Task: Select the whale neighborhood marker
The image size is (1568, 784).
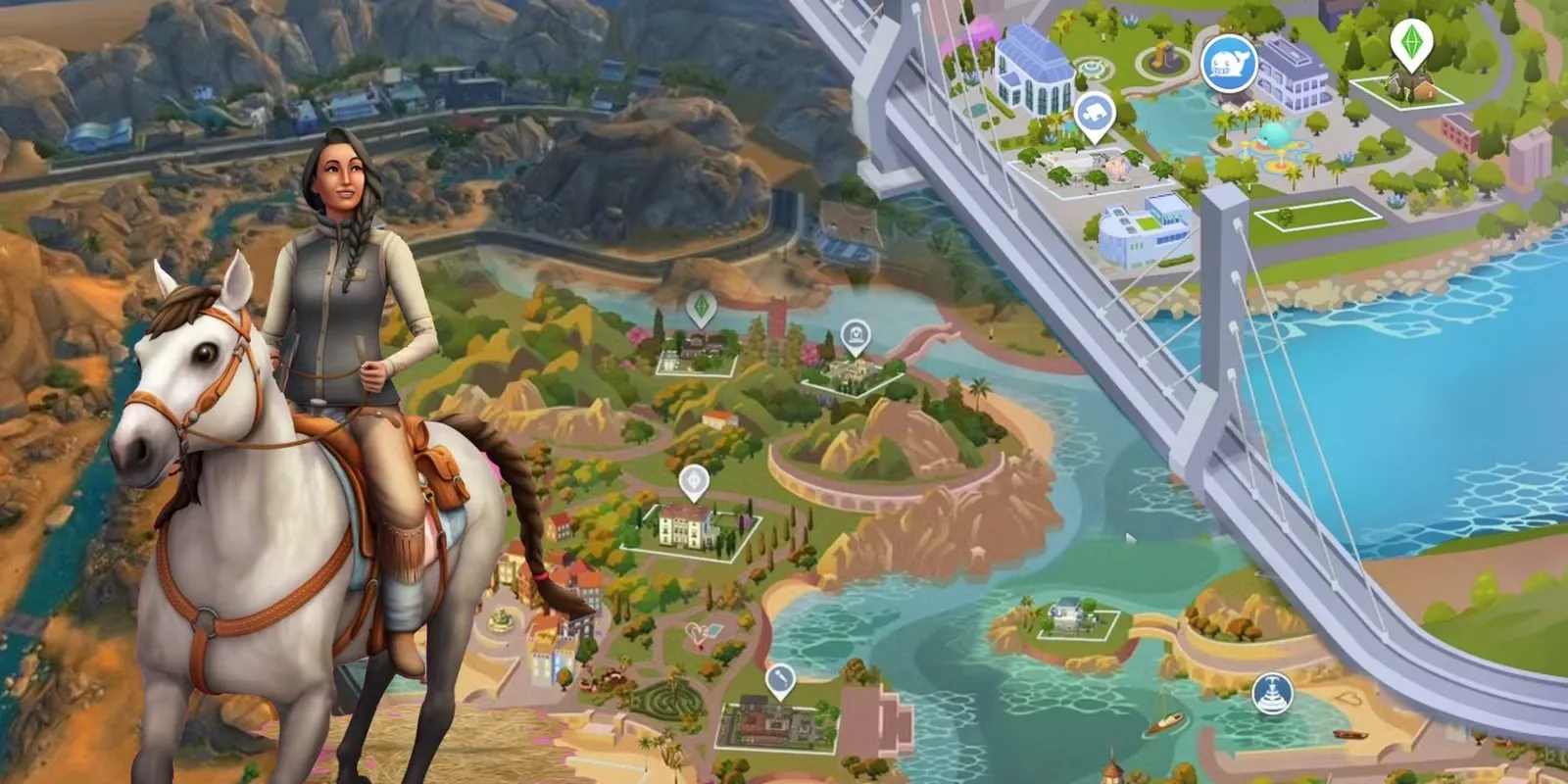Action: pos(1229,63)
